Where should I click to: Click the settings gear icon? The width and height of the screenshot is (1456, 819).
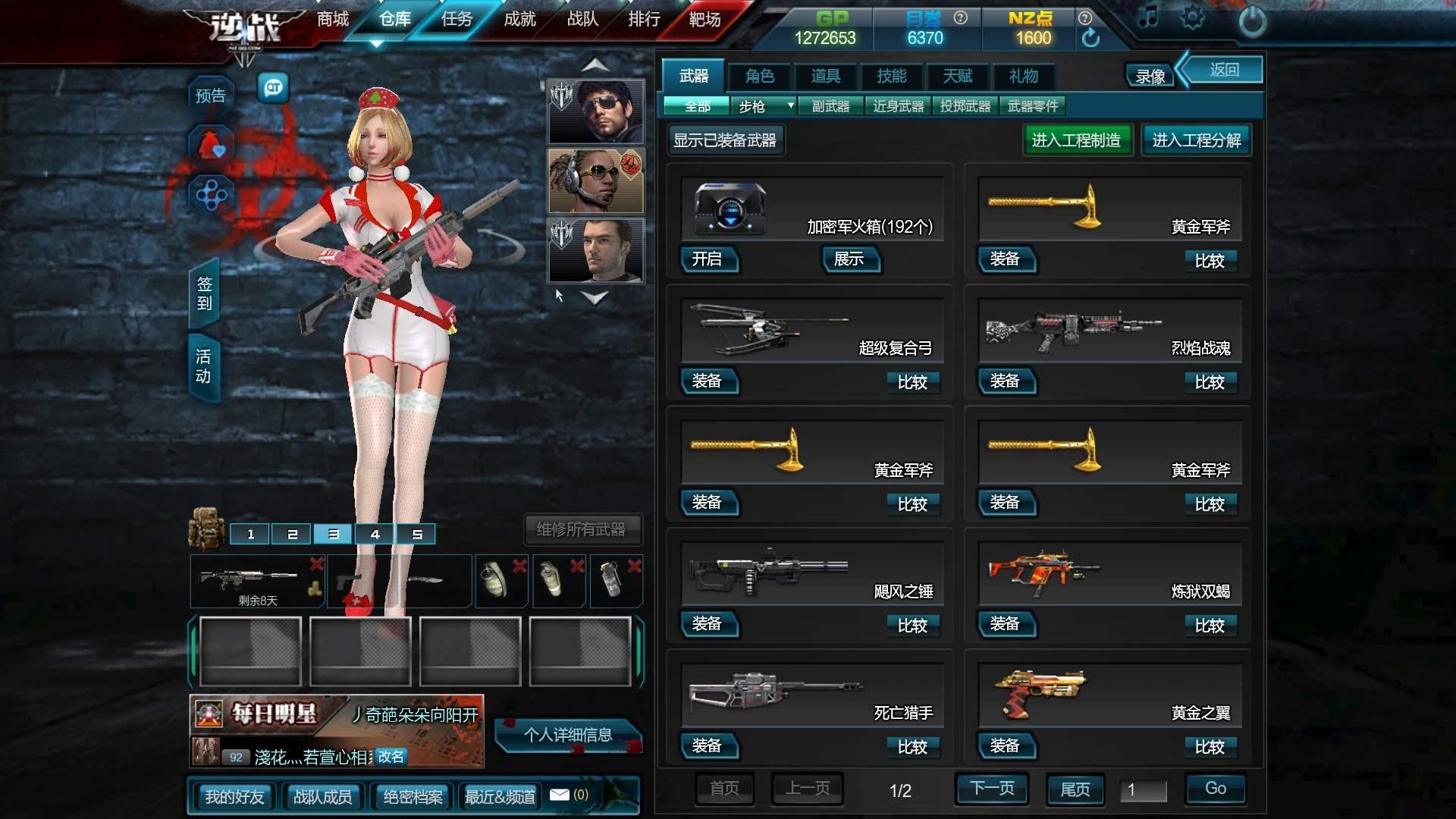[x=1191, y=18]
